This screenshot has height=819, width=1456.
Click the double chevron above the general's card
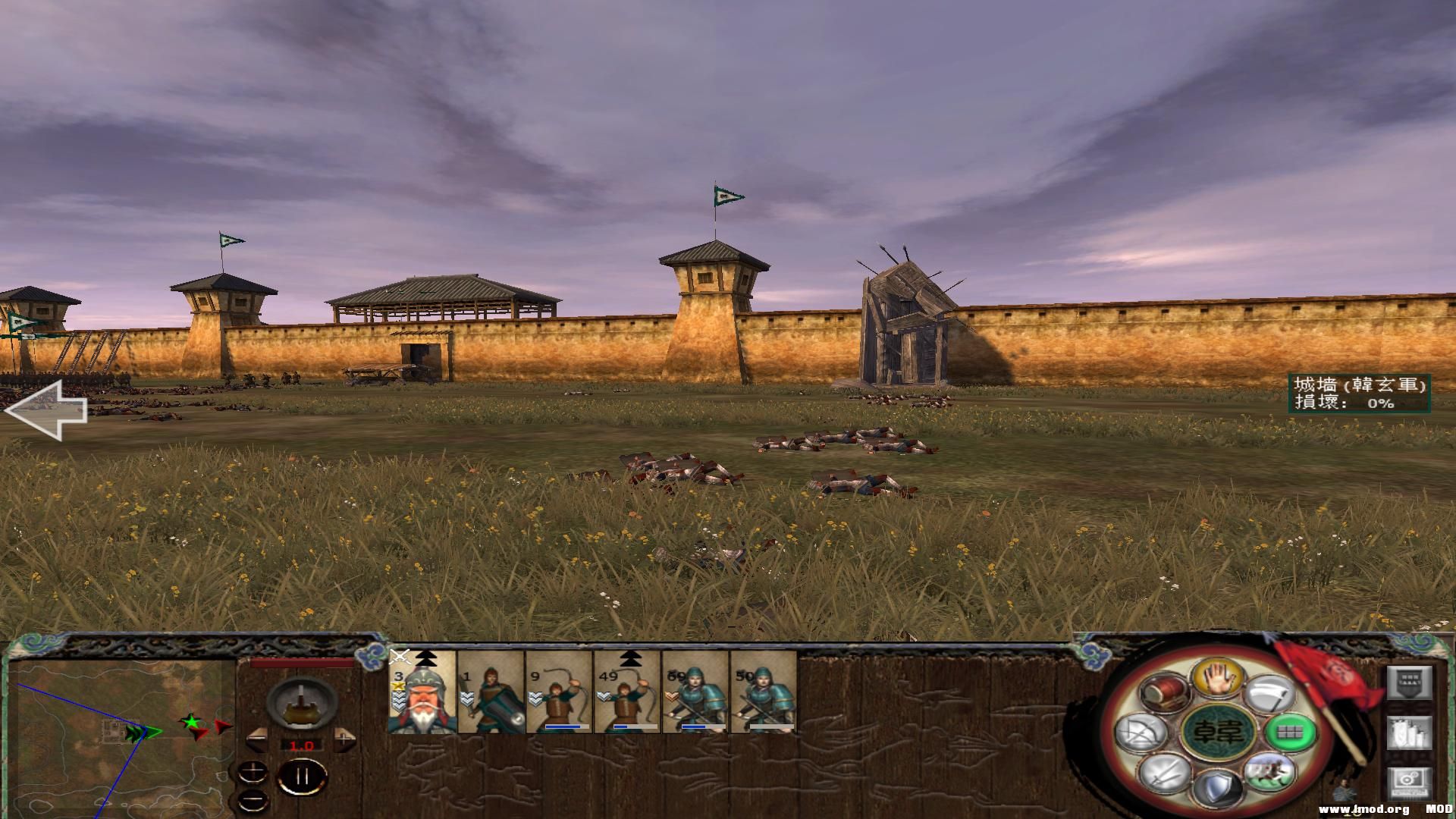[x=427, y=658]
